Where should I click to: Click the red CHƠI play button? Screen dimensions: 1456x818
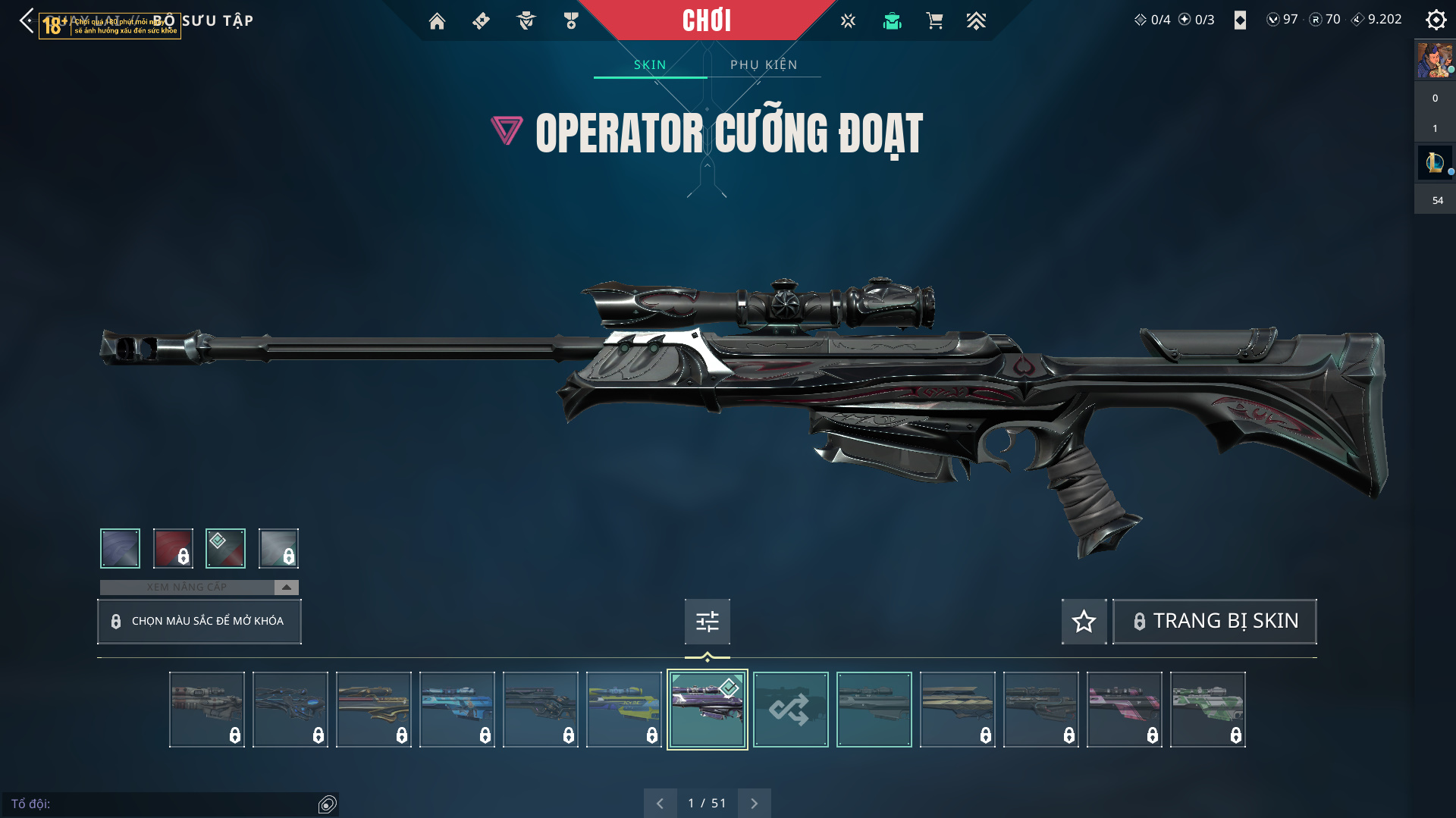click(x=706, y=20)
